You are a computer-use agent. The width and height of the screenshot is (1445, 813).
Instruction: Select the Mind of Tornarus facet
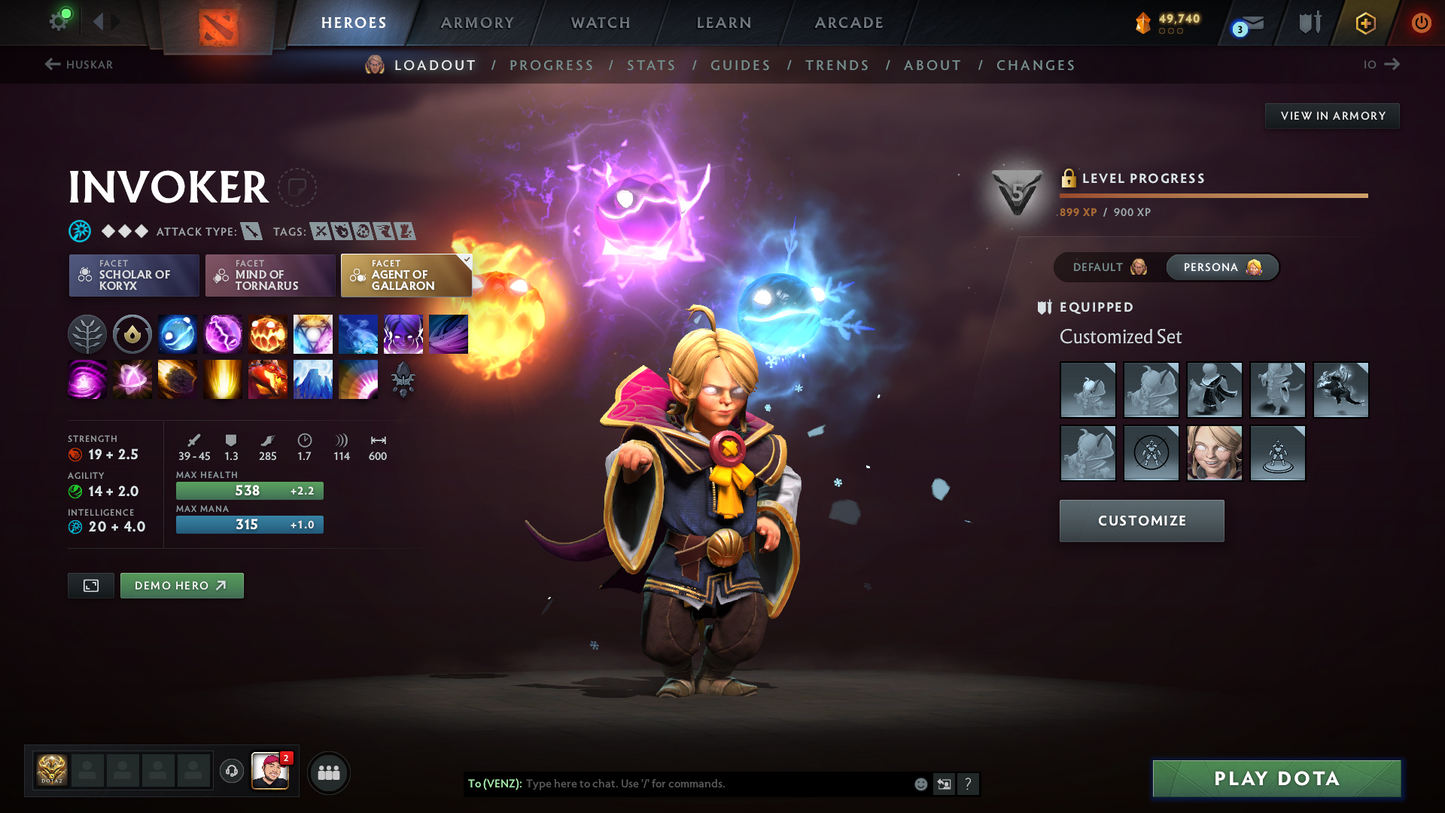point(270,275)
